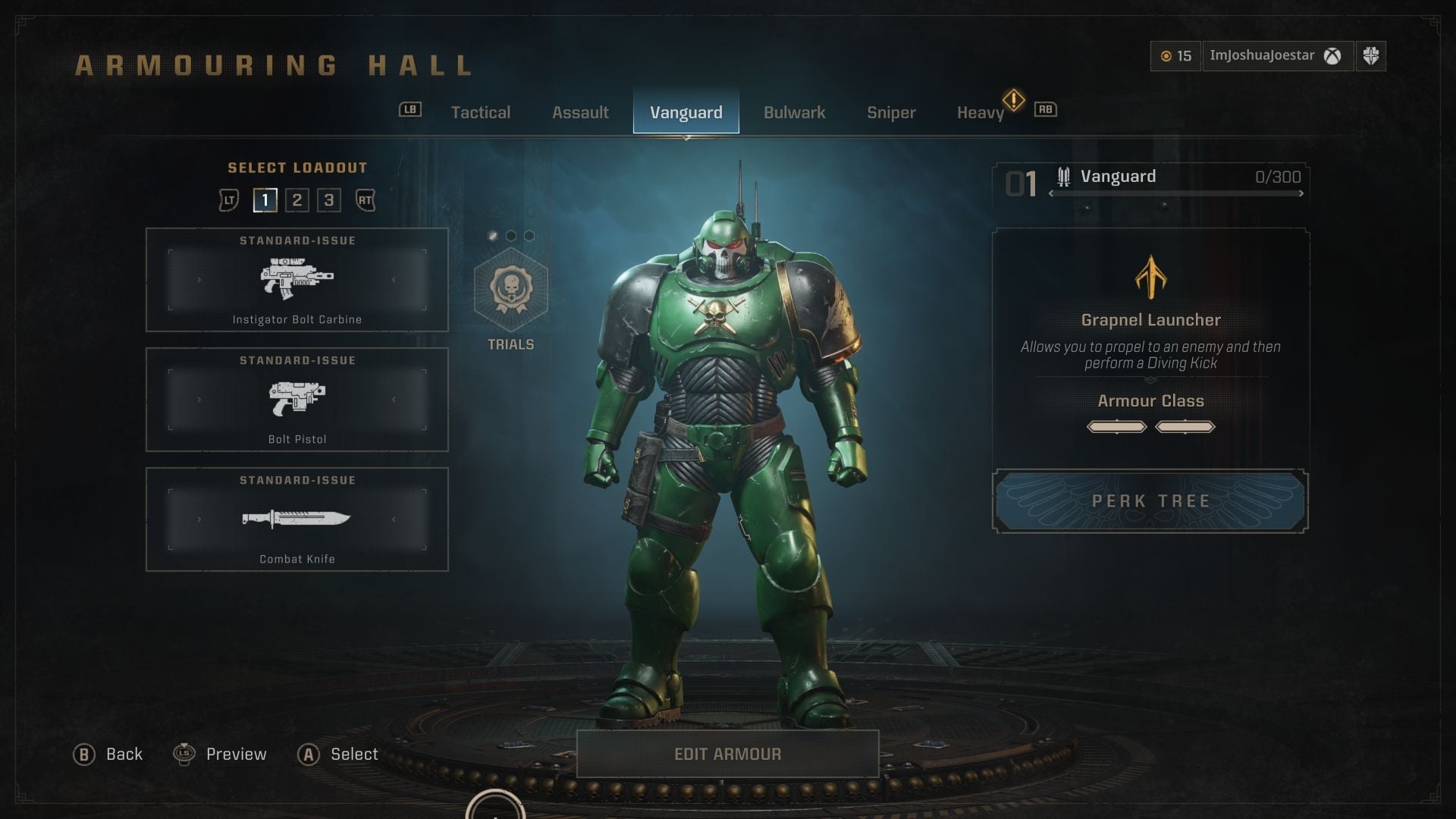Open the Bulwark class tab
Viewport: 1456px width, 819px height.
pos(794,112)
